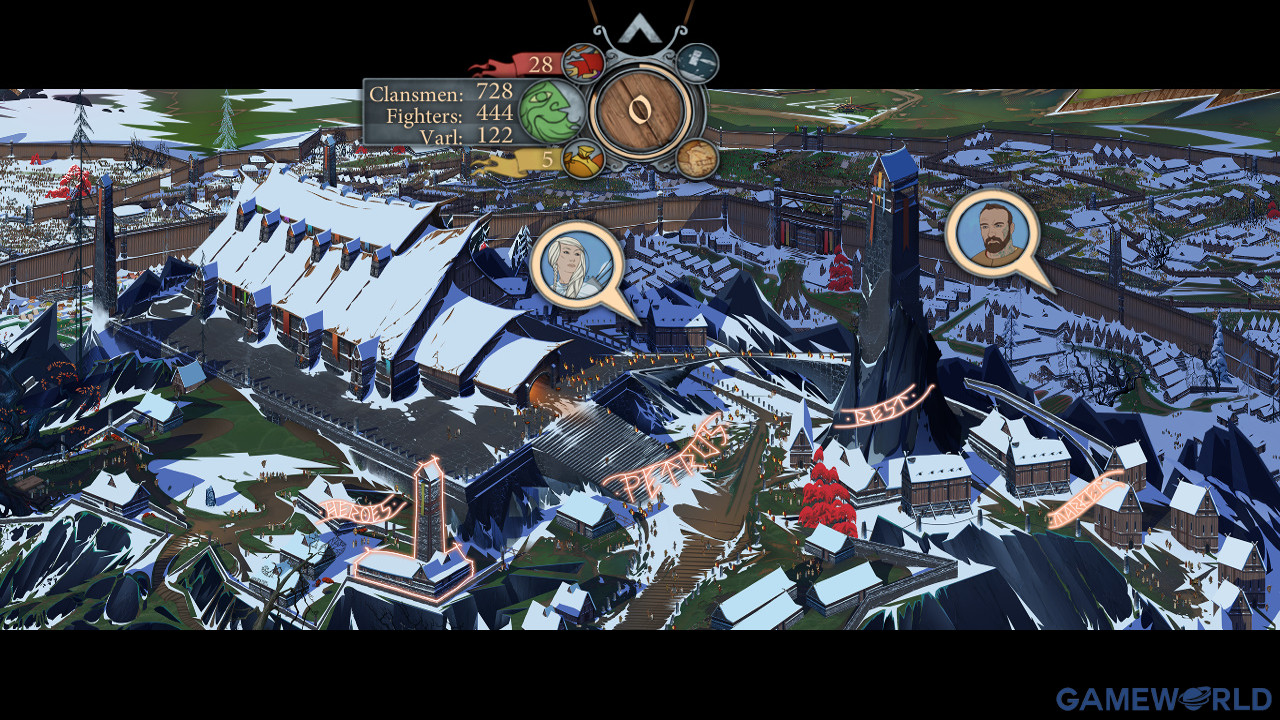Click the green face morale icon
Viewport: 1280px width, 720px height.
click(x=551, y=109)
